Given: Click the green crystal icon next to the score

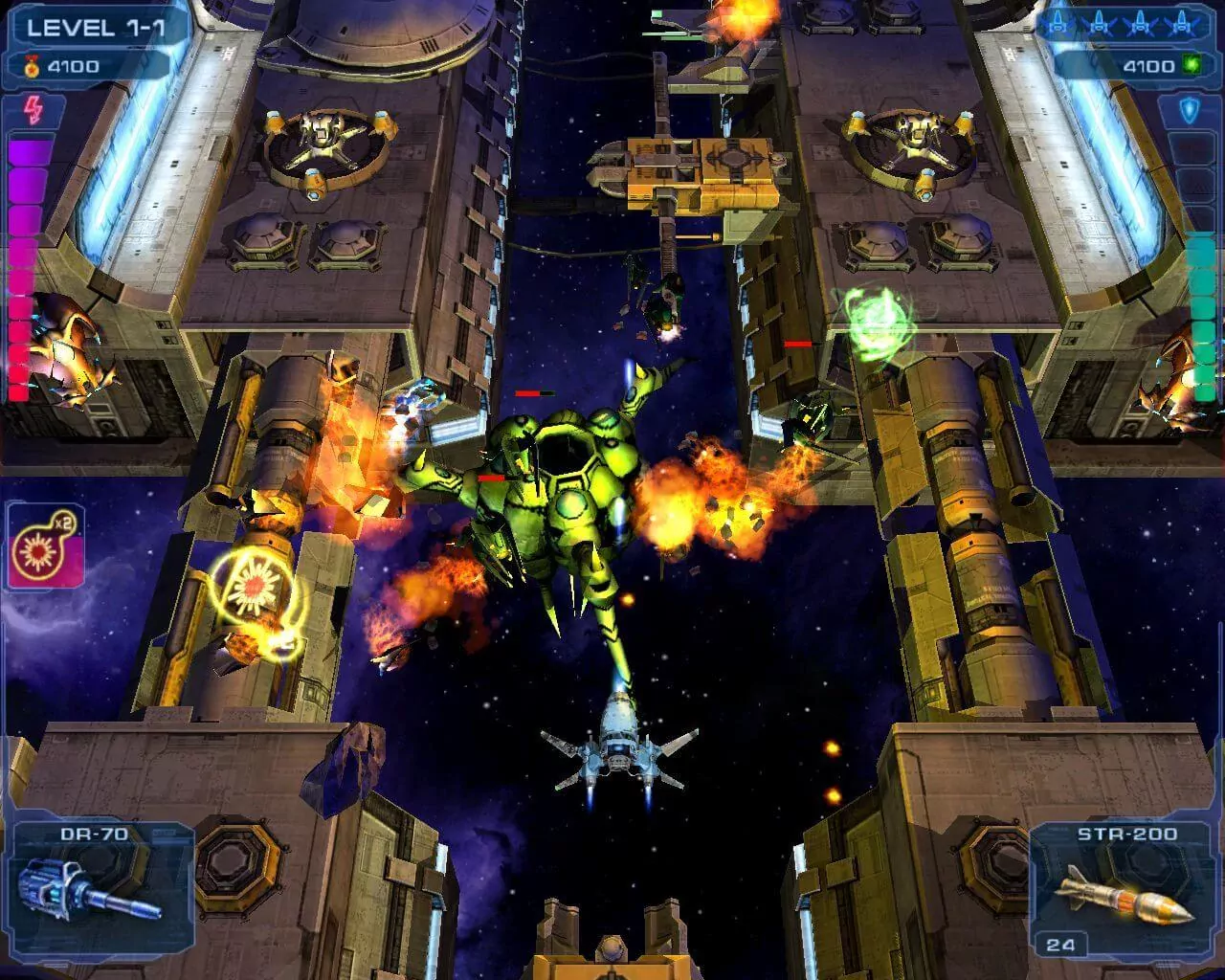Looking at the screenshot, I should pos(1191,63).
